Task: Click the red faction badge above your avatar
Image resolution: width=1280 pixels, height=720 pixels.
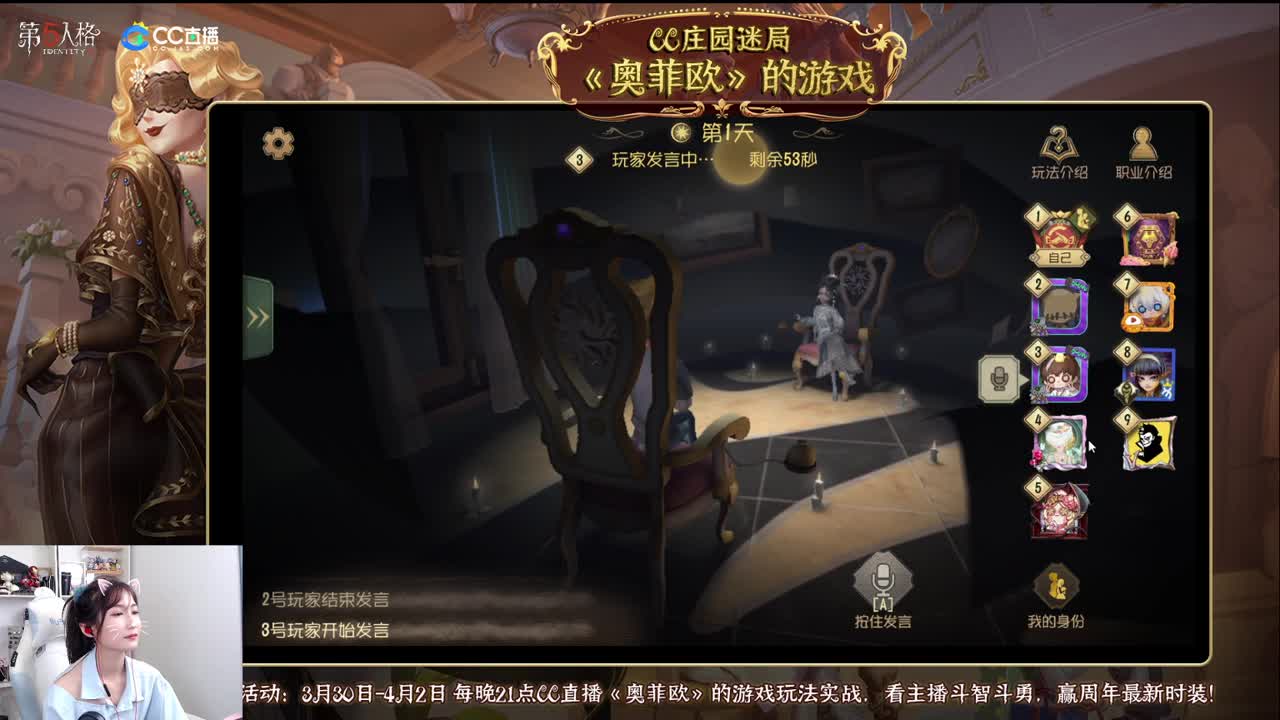Action: point(1061,236)
